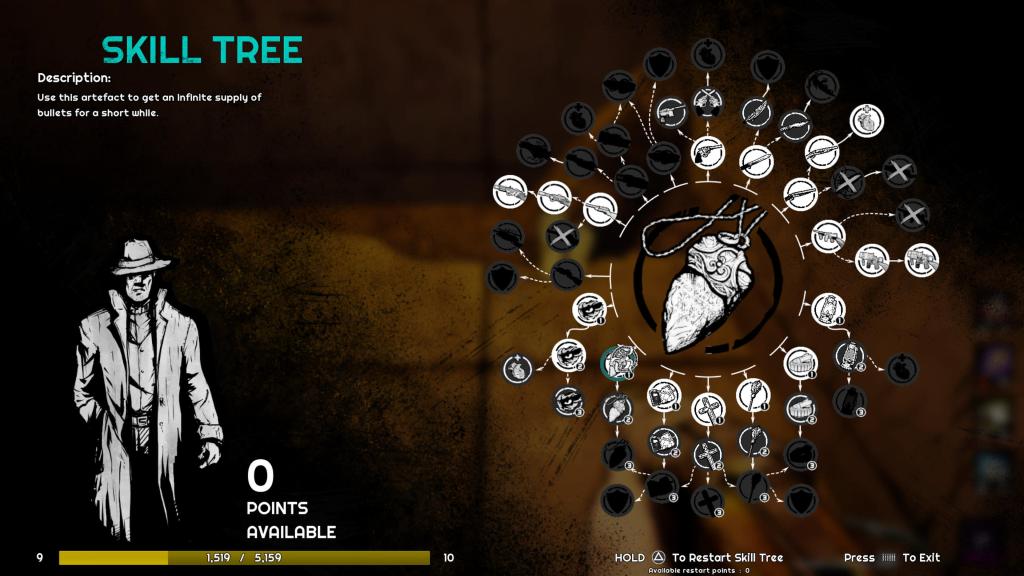
Task: Select the highlighted arrowhead artefact skill node
Action: pos(617,361)
